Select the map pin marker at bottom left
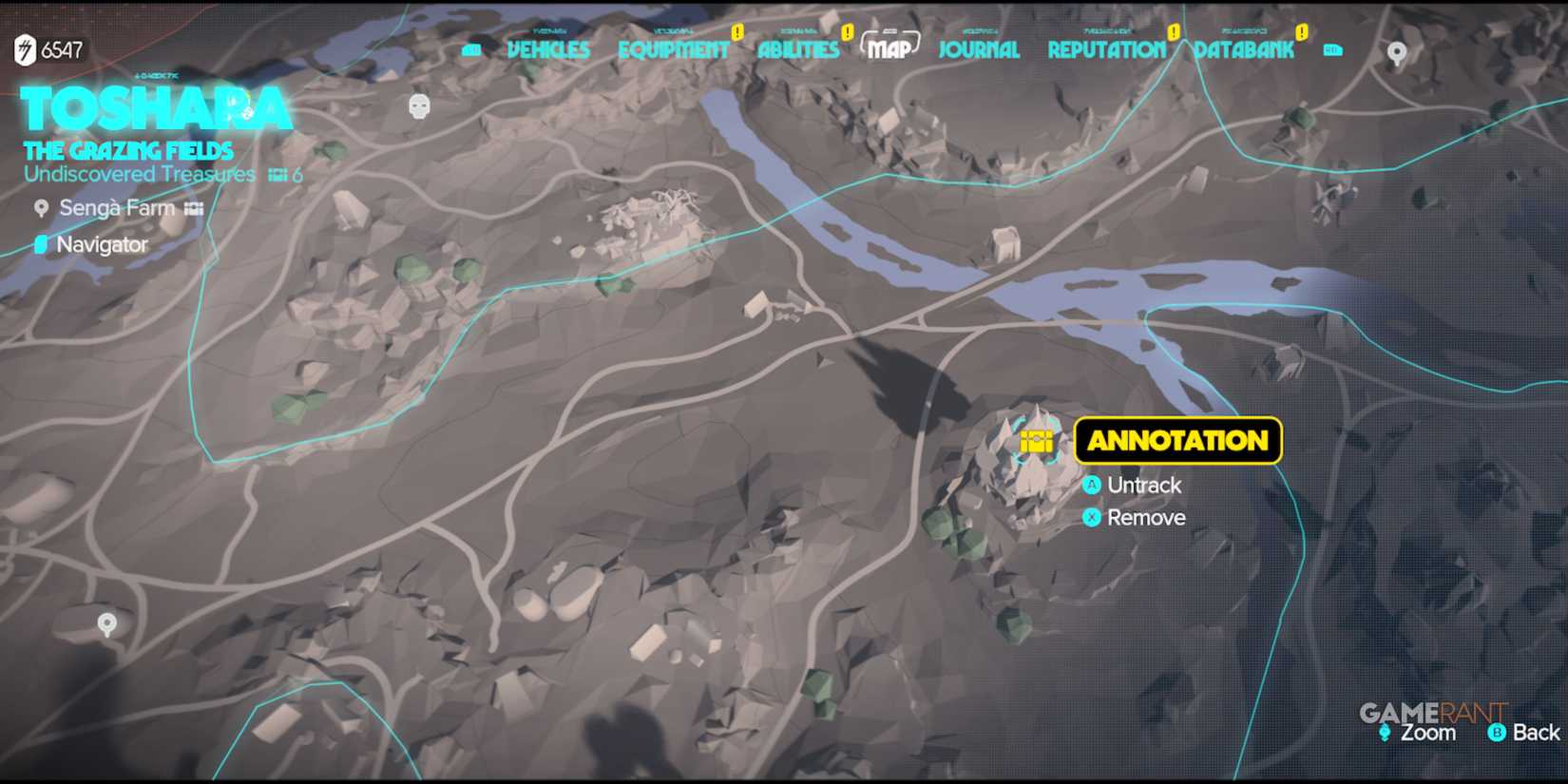Viewport: 1568px width, 784px height. pos(107,624)
